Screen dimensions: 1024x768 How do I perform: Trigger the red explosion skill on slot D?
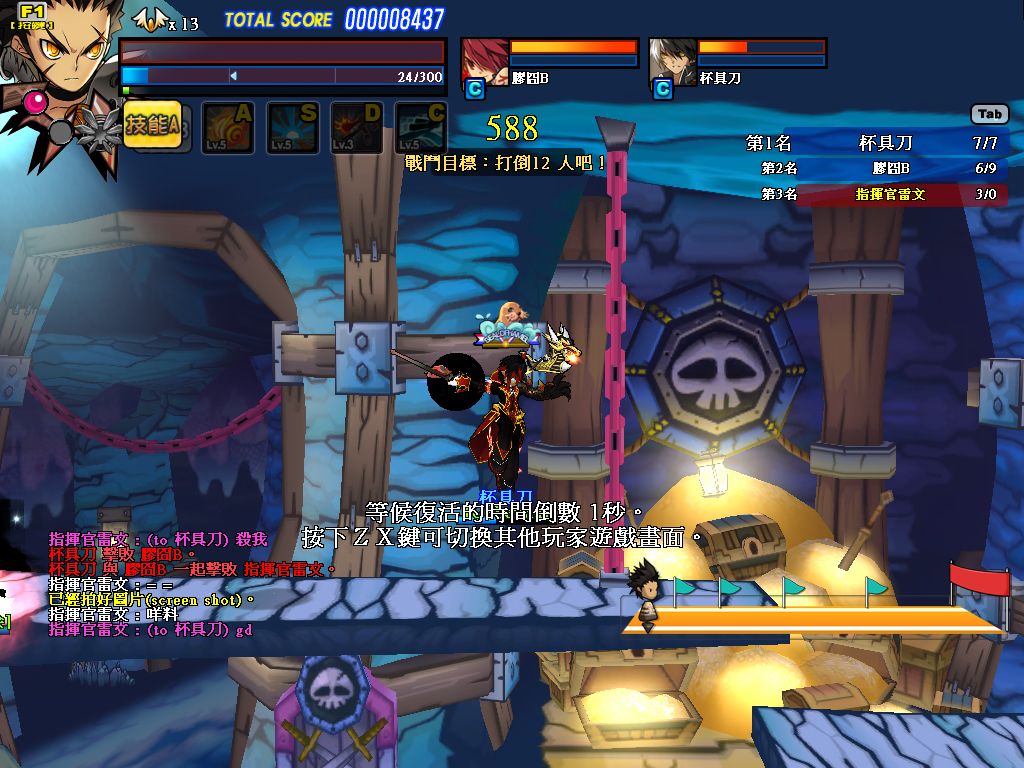(x=356, y=127)
